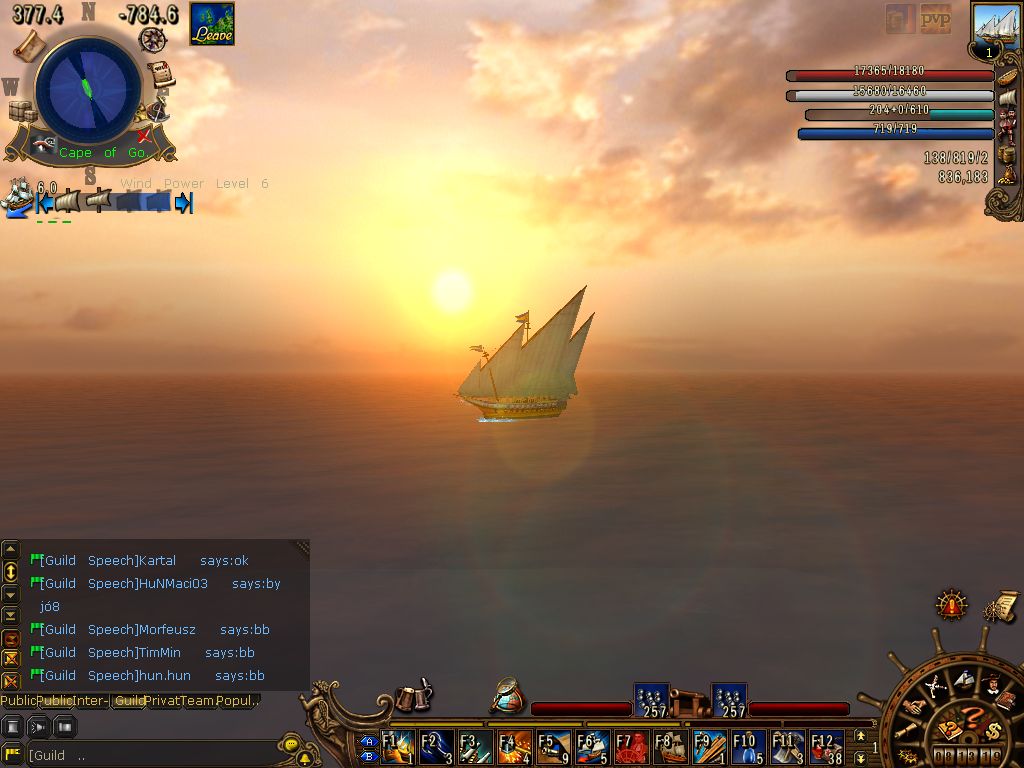
Task: Click the right arrow to raise sails
Action: coord(183,203)
